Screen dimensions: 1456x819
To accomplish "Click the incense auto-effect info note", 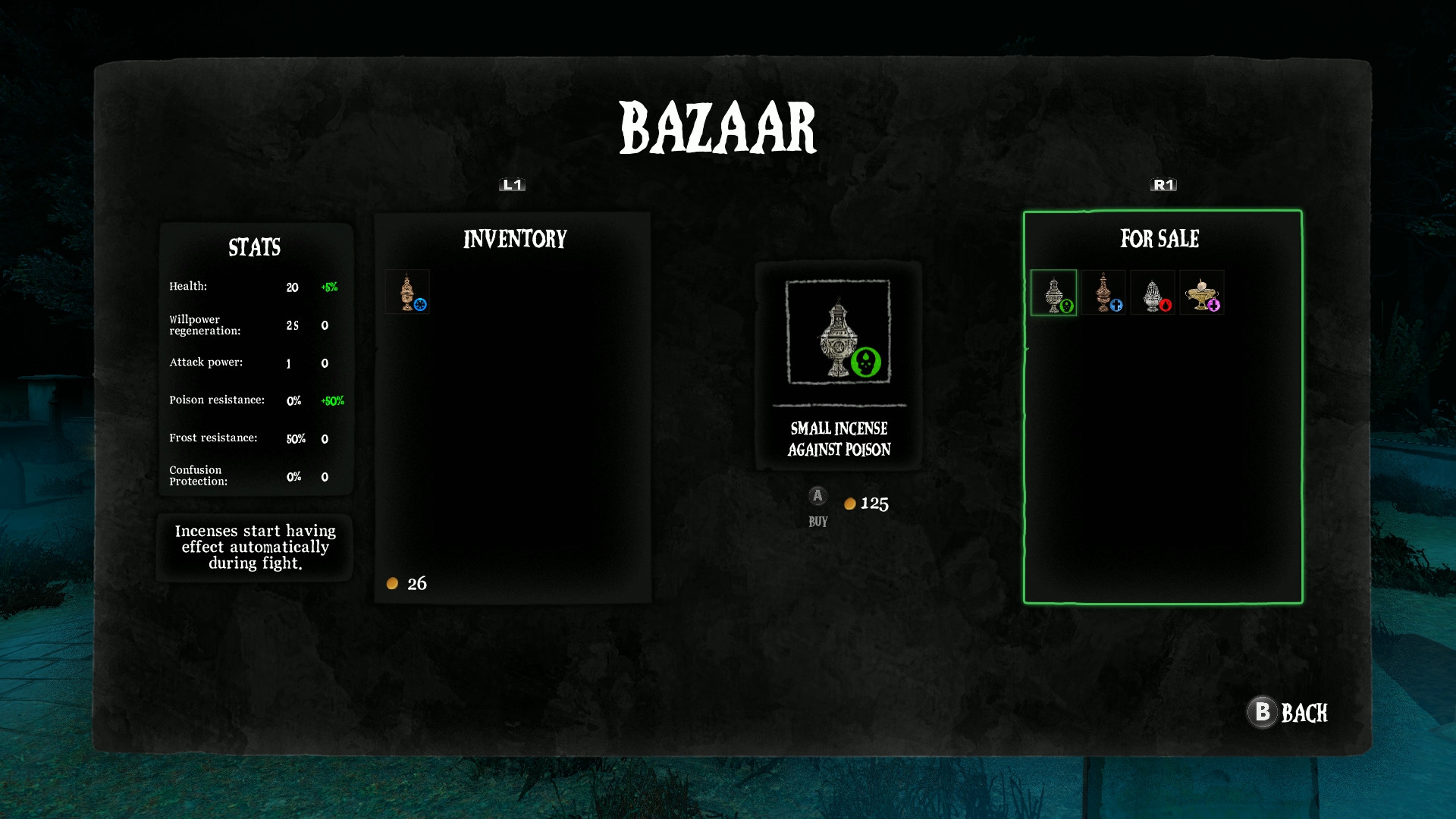I will pos(254,547).
